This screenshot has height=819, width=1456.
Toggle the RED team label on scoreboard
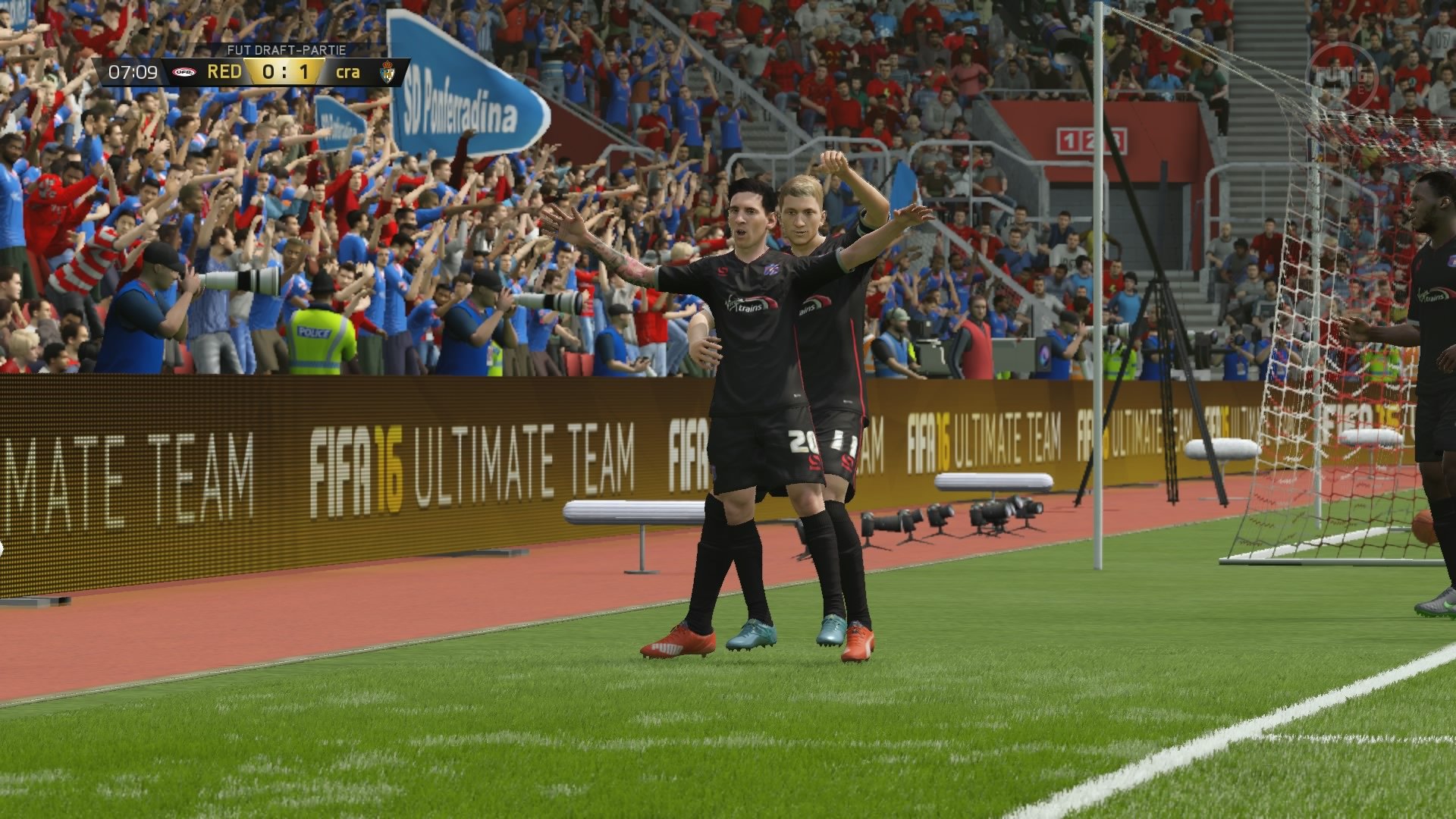224,74
